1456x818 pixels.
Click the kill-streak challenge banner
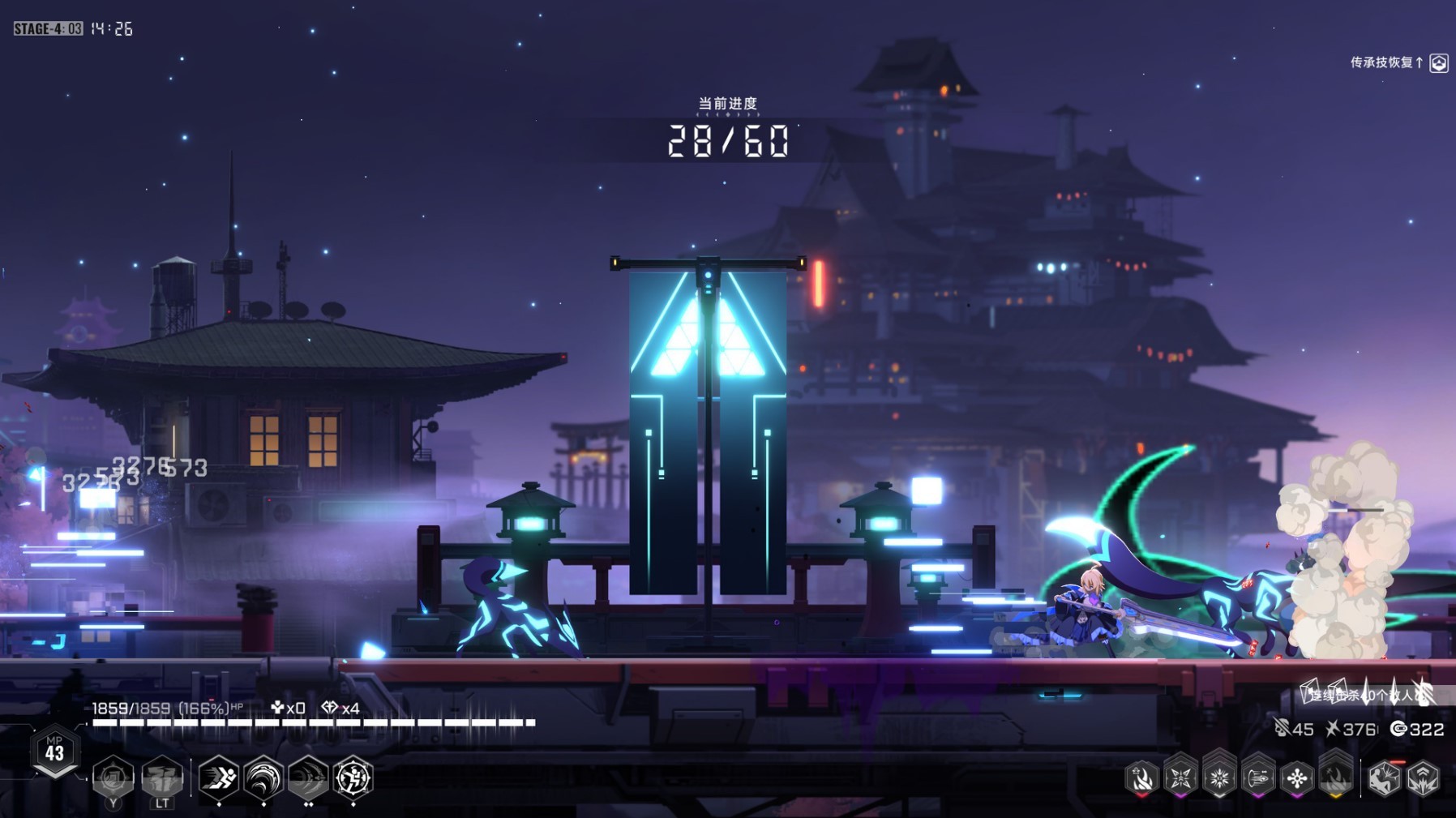click(1370, 694)
